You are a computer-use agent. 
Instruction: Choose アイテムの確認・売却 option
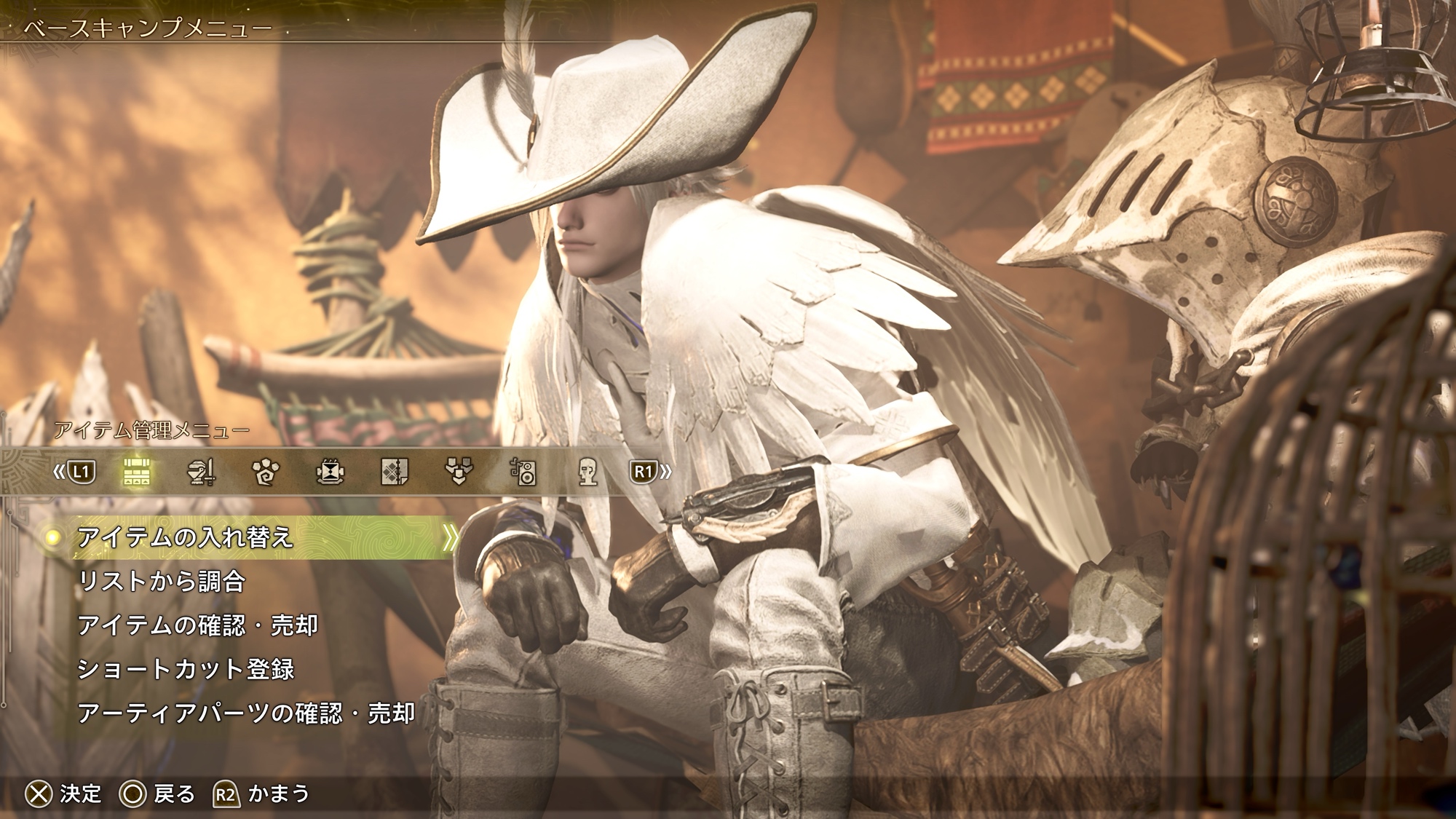pos(197,625)
